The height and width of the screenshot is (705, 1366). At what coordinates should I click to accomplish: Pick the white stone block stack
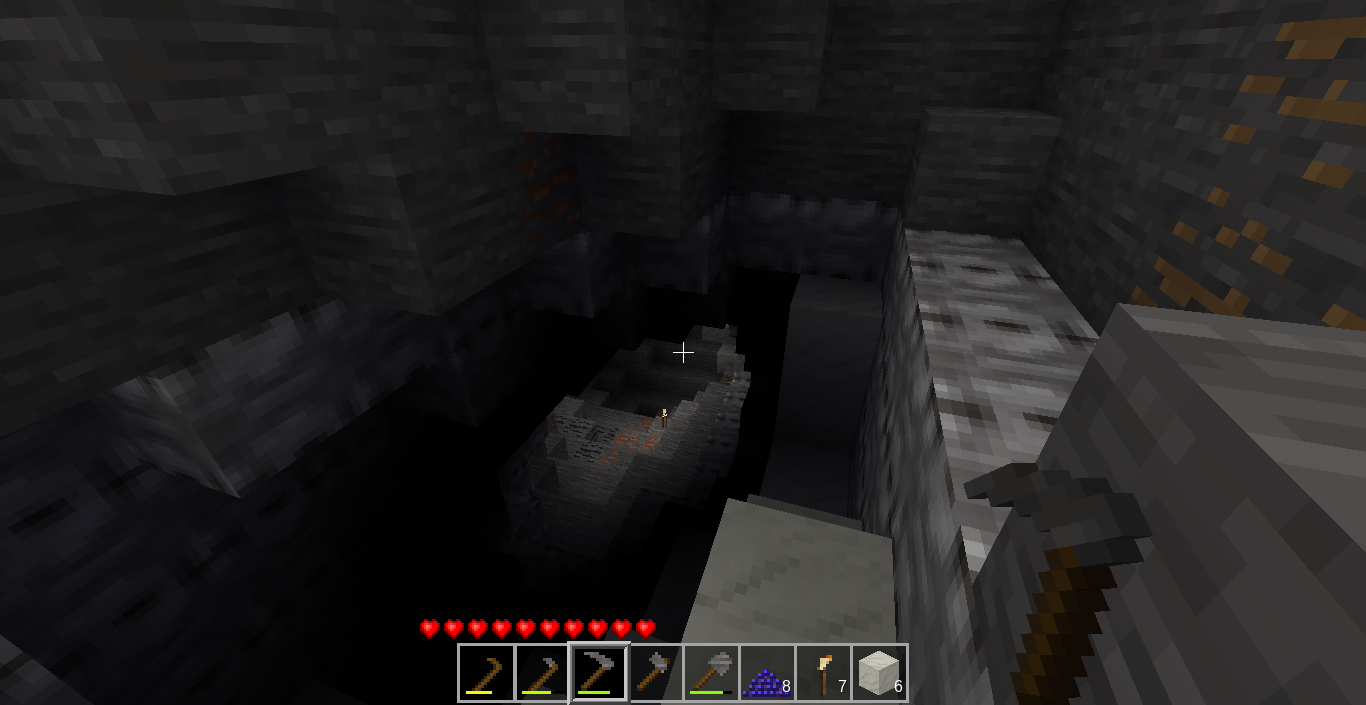click(879, 673)
